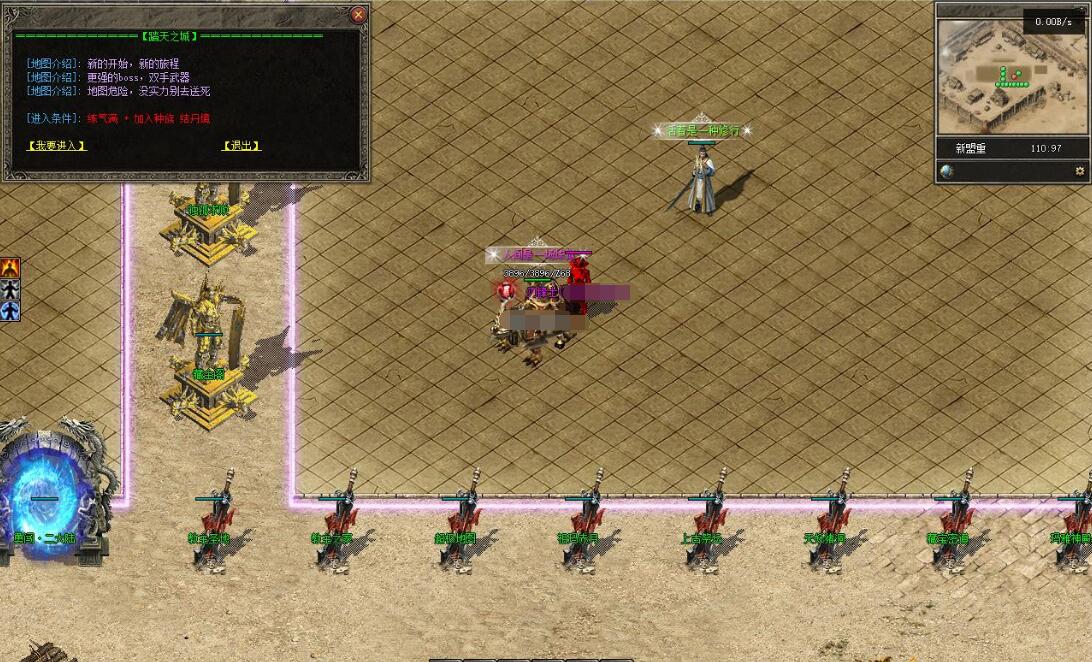This screenshot has height=662, width=1092.
Task: Open the minimap view
Action: (x=1010, y=75)
